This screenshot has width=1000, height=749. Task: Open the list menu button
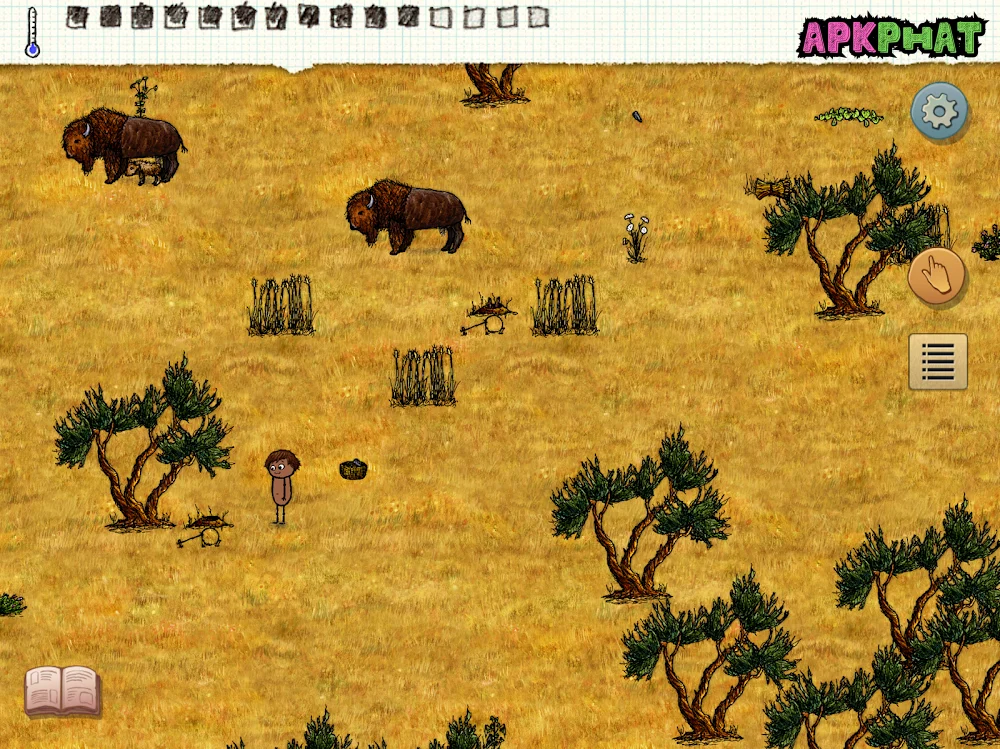pyautogui.click(x=938, y=361)
